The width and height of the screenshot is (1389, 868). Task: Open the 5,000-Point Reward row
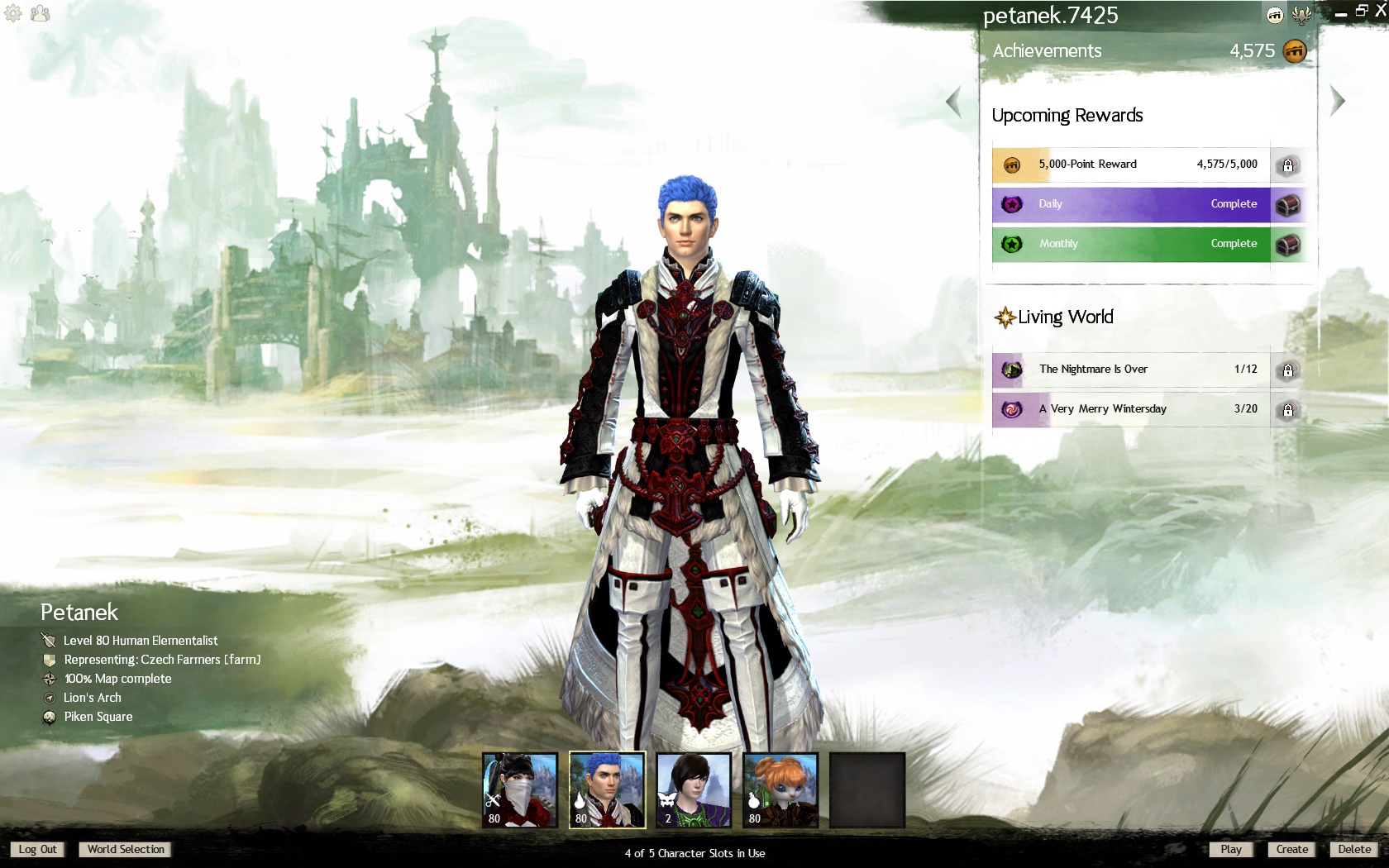coord(1130,165)
